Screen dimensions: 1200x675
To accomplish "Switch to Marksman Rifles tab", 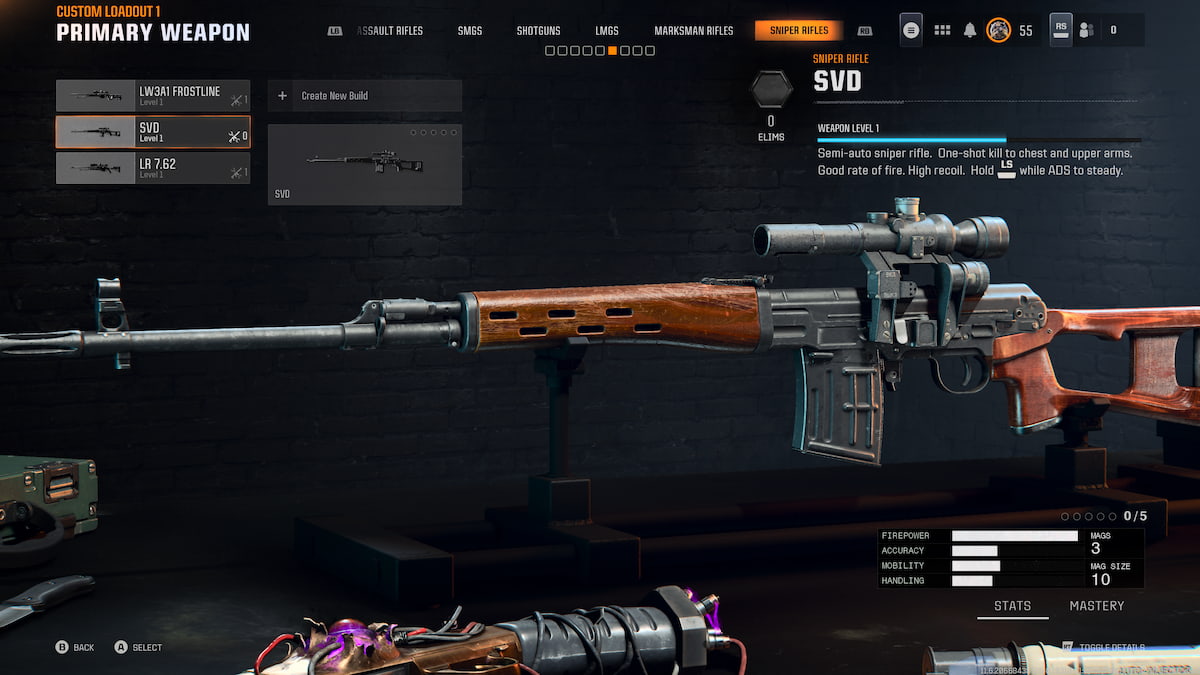I will coord(693,31).
